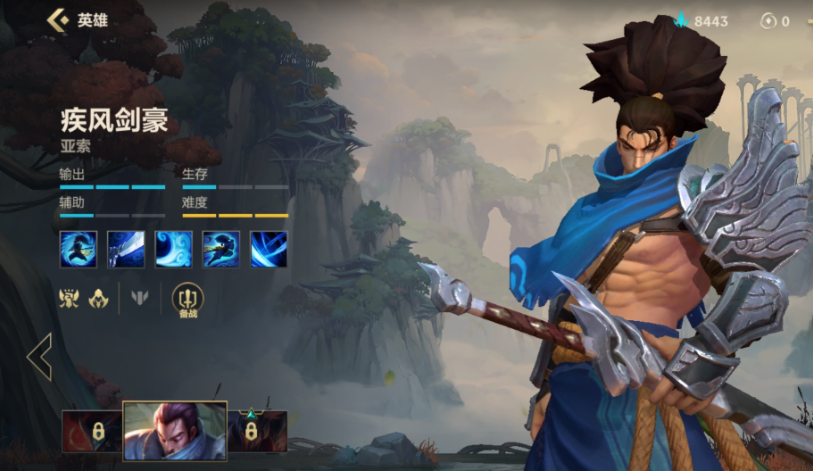Select the locked red skin thumbnail

(91, 431)
